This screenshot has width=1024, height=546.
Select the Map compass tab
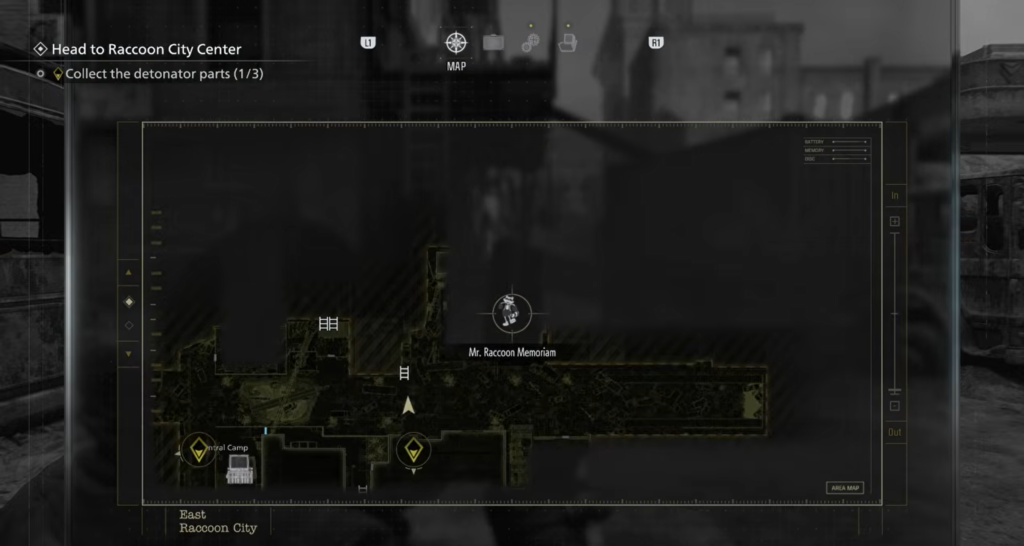coord(456,43)
